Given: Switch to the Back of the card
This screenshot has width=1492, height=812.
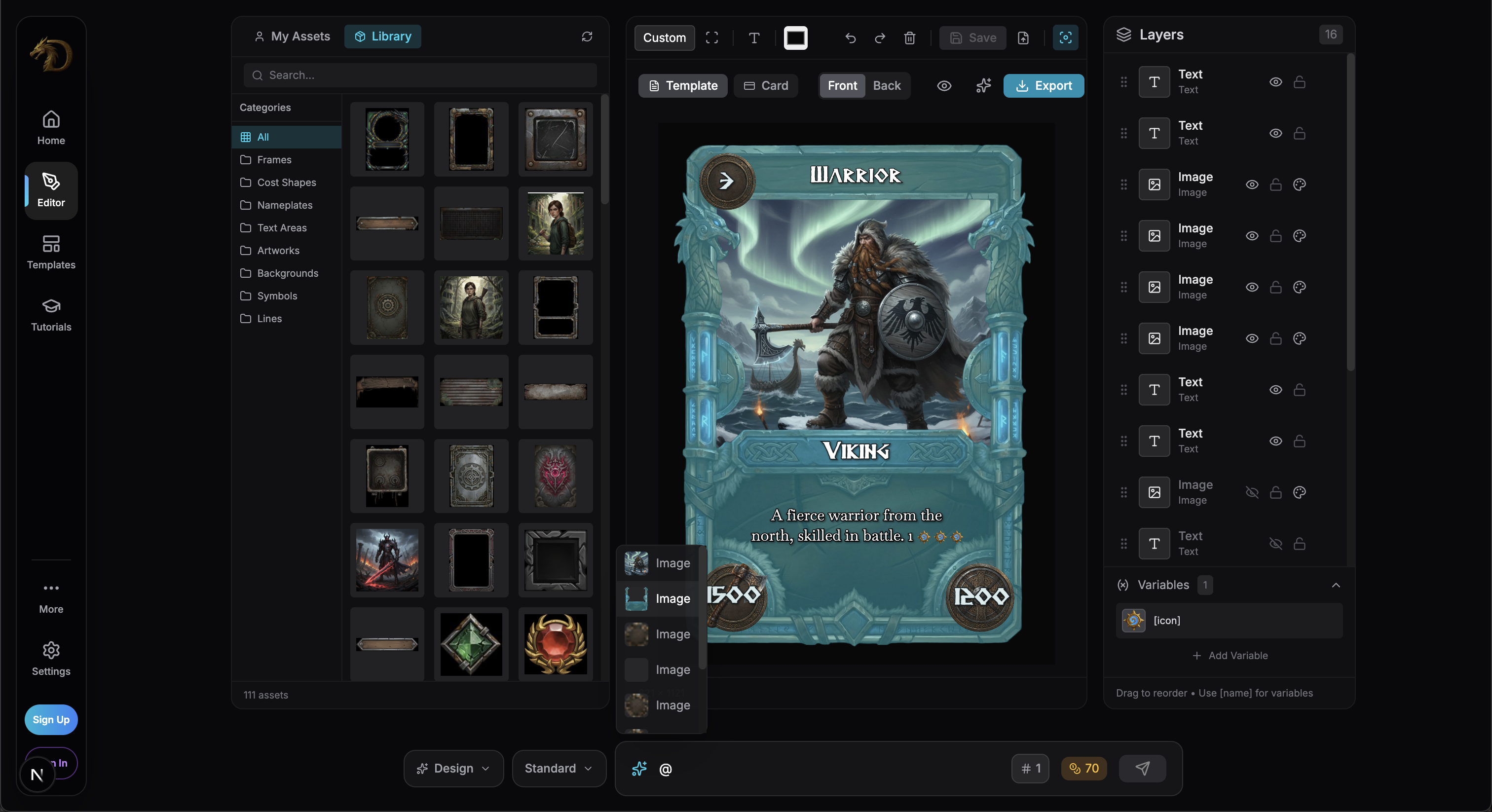Looking at the screenshot, I should click(x=887, y=86).
